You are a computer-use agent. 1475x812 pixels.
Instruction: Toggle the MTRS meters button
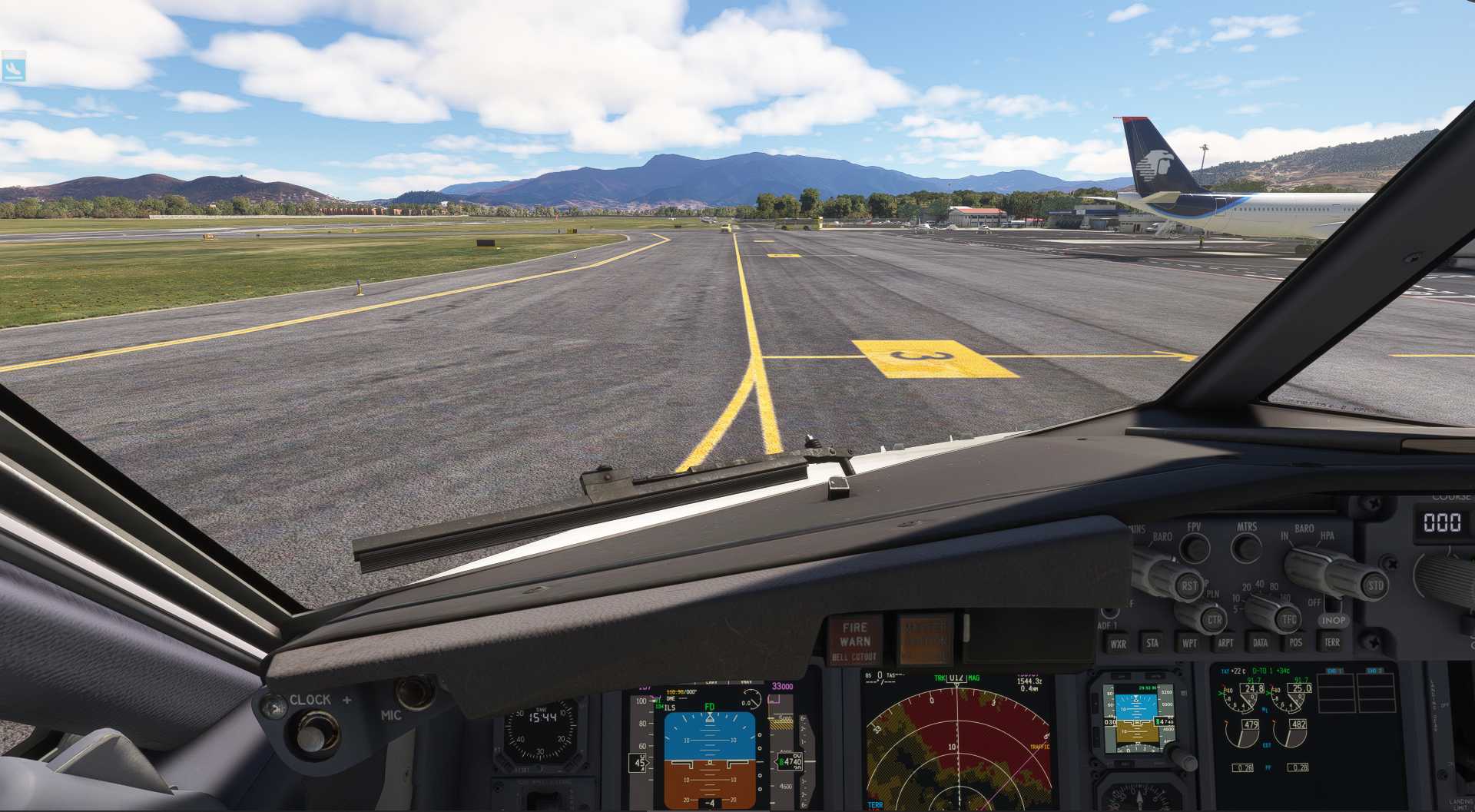(x=1246, y=547)
